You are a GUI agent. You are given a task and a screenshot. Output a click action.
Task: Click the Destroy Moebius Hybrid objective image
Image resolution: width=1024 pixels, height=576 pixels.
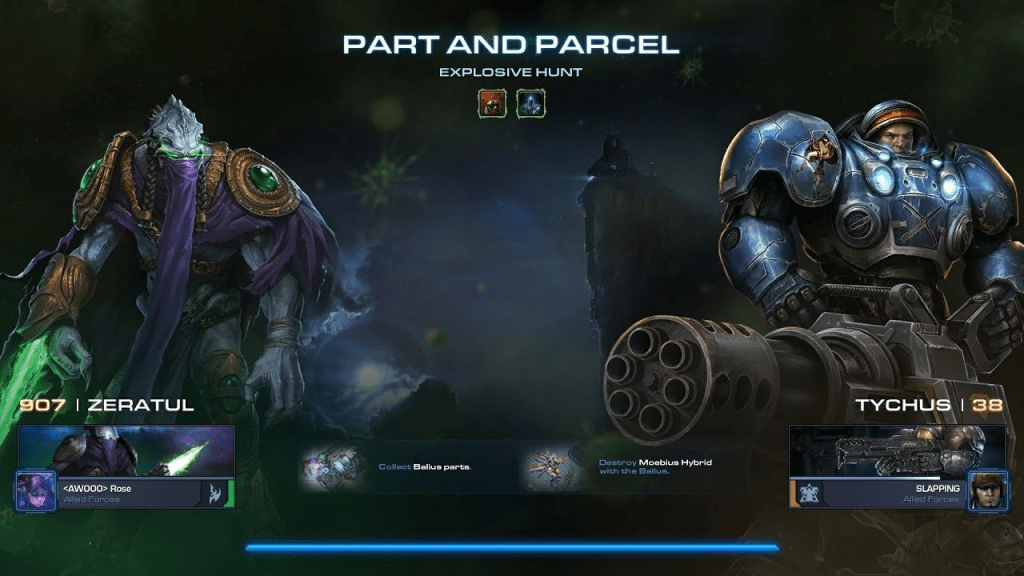[553, 467]
